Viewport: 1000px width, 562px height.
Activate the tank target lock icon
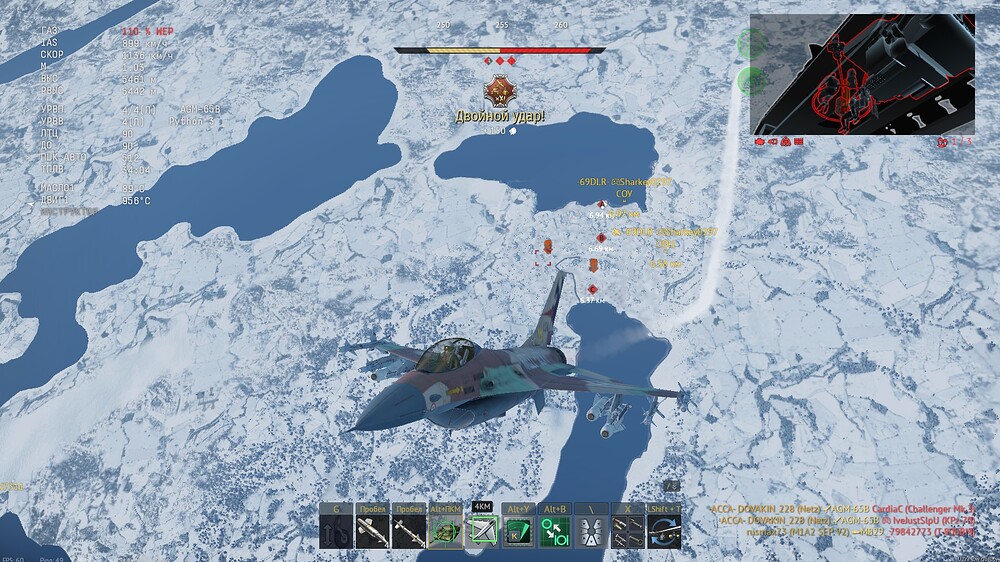[x=446, y=531]
